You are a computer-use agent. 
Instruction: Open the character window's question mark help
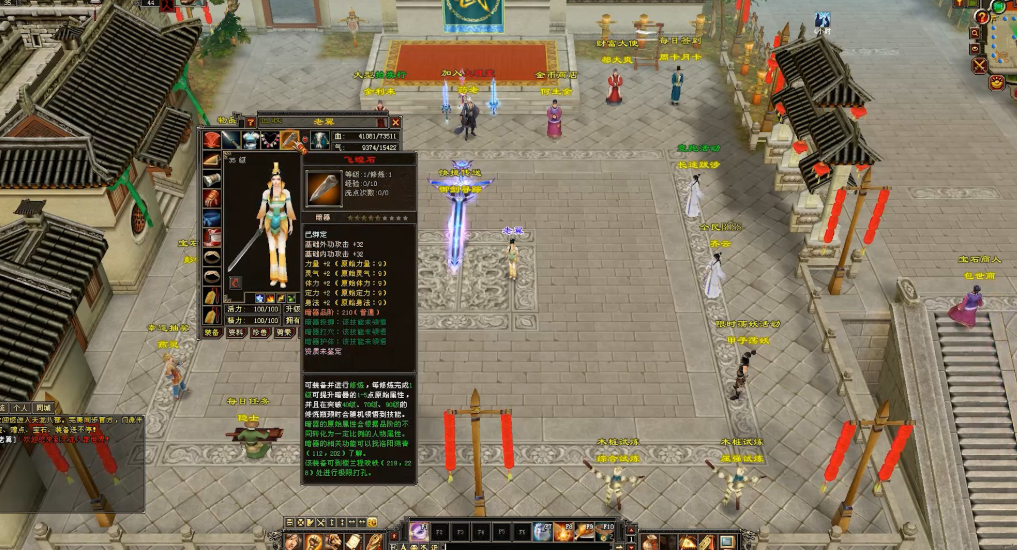pyautogui.click(x=251, y=122)
